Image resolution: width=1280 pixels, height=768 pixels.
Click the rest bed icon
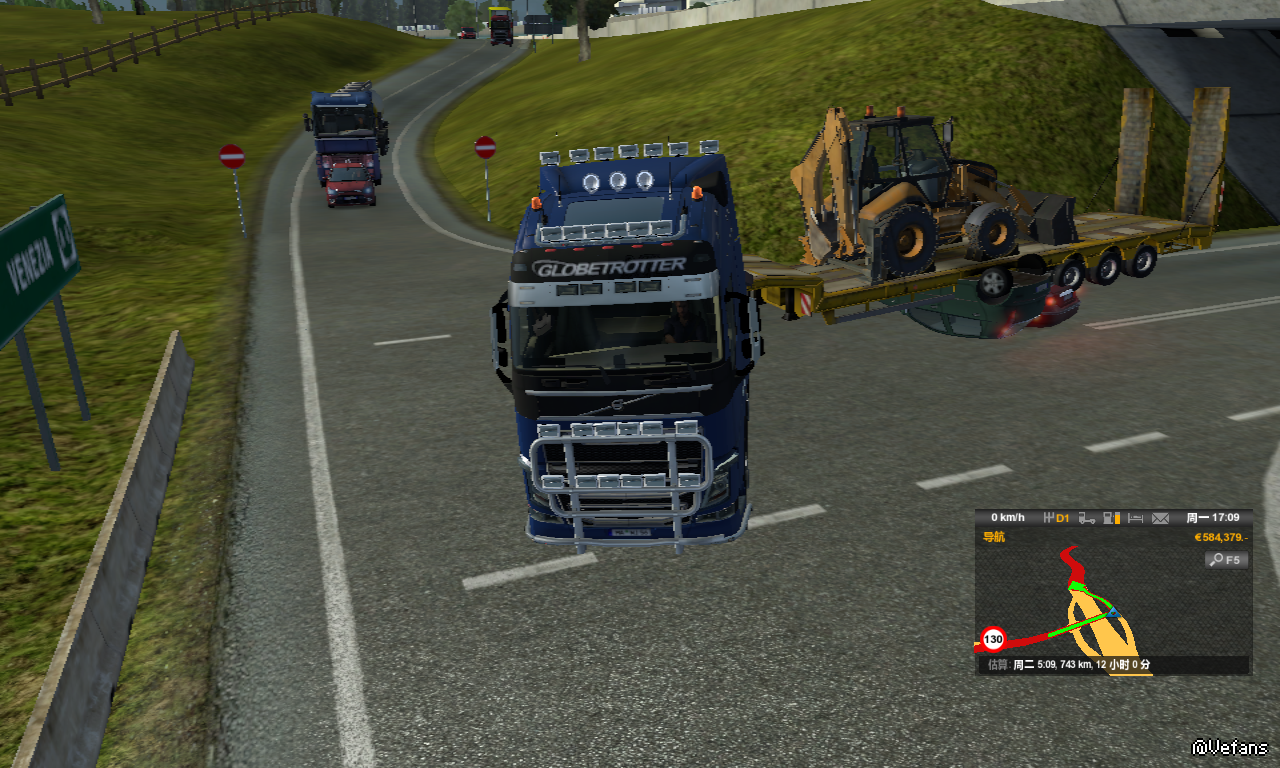tap(1135, 518)
